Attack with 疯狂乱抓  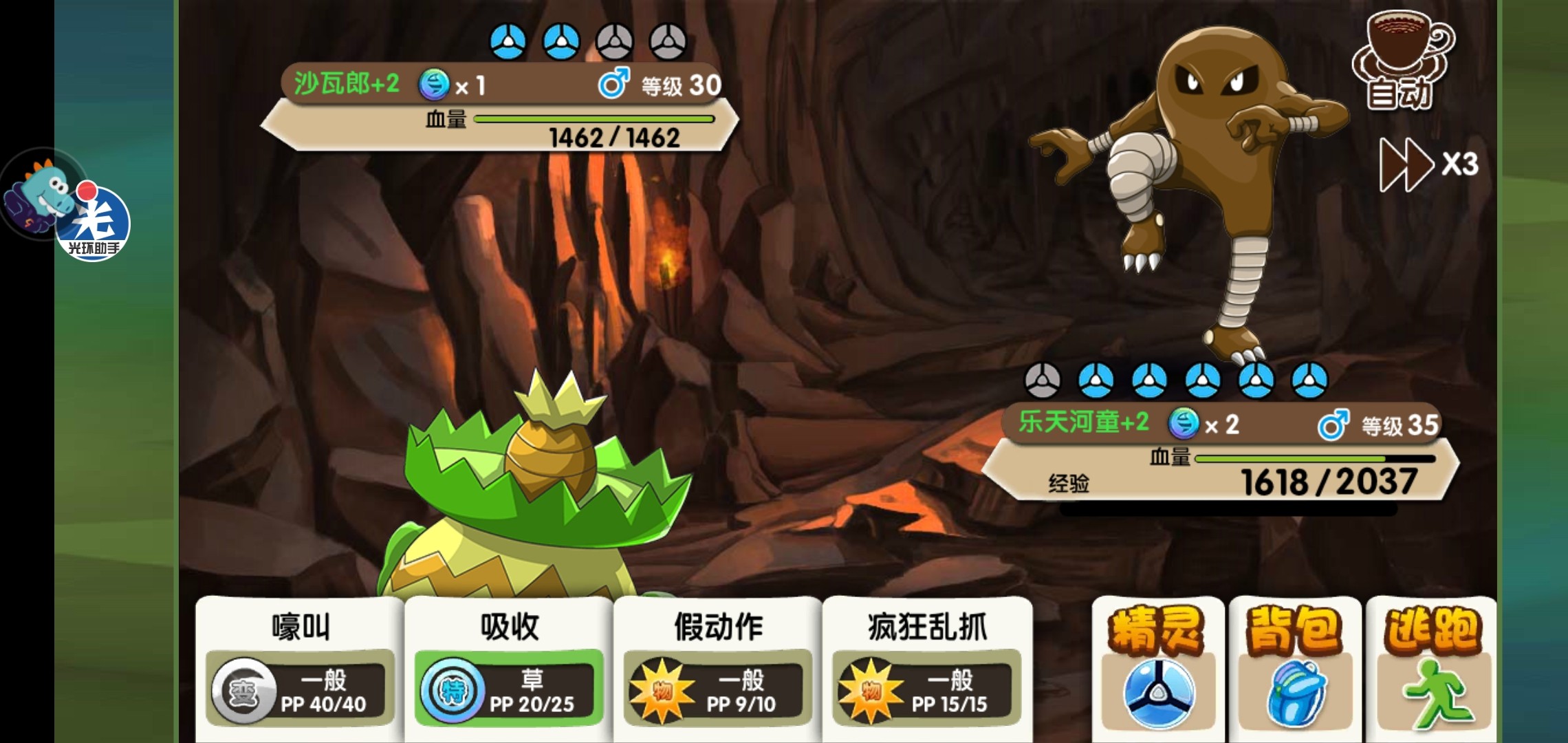[x=927, y=667]
